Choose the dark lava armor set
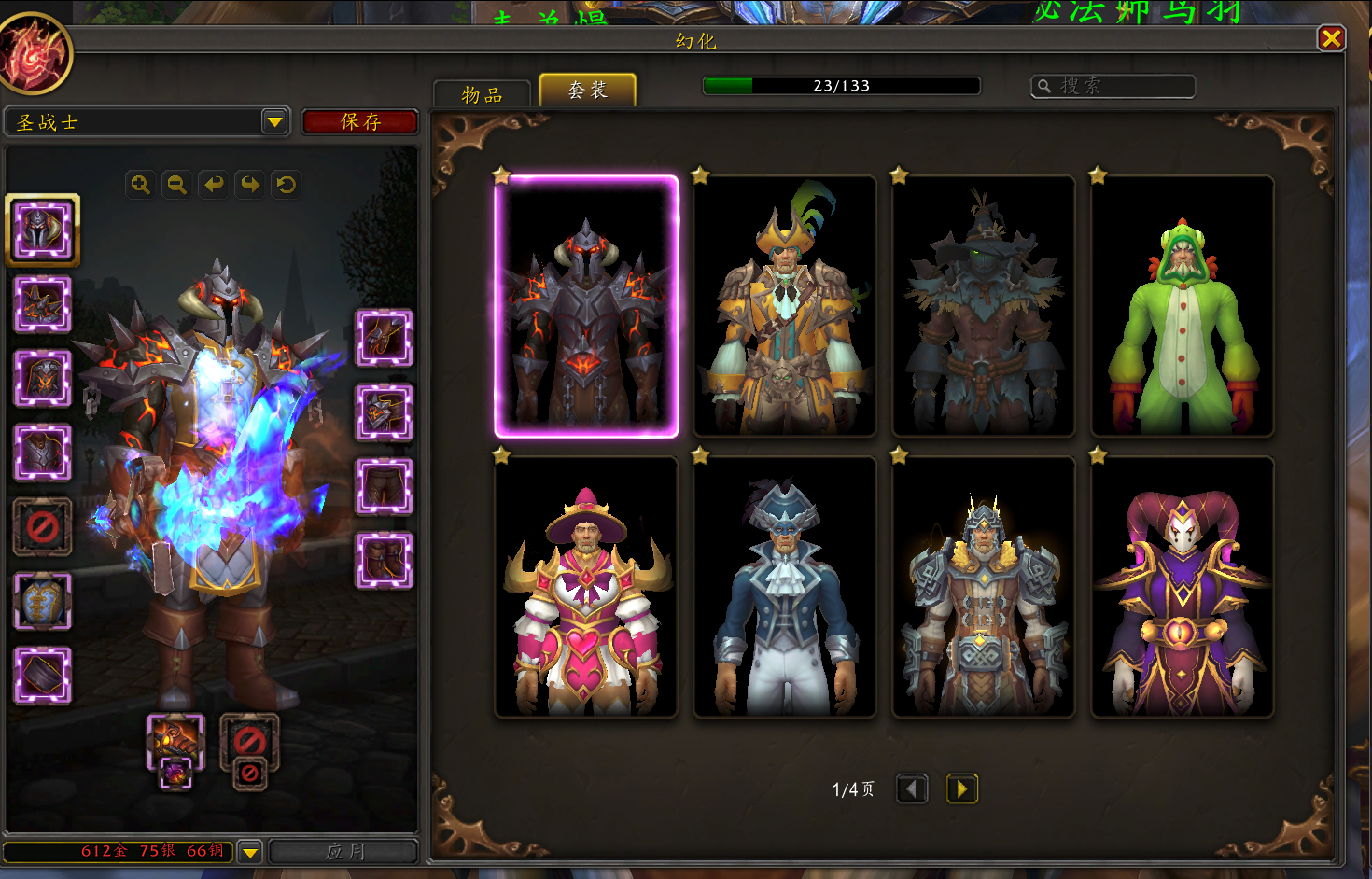The height and width of the screenshot is (879, 1372). [x=586, y=306]
